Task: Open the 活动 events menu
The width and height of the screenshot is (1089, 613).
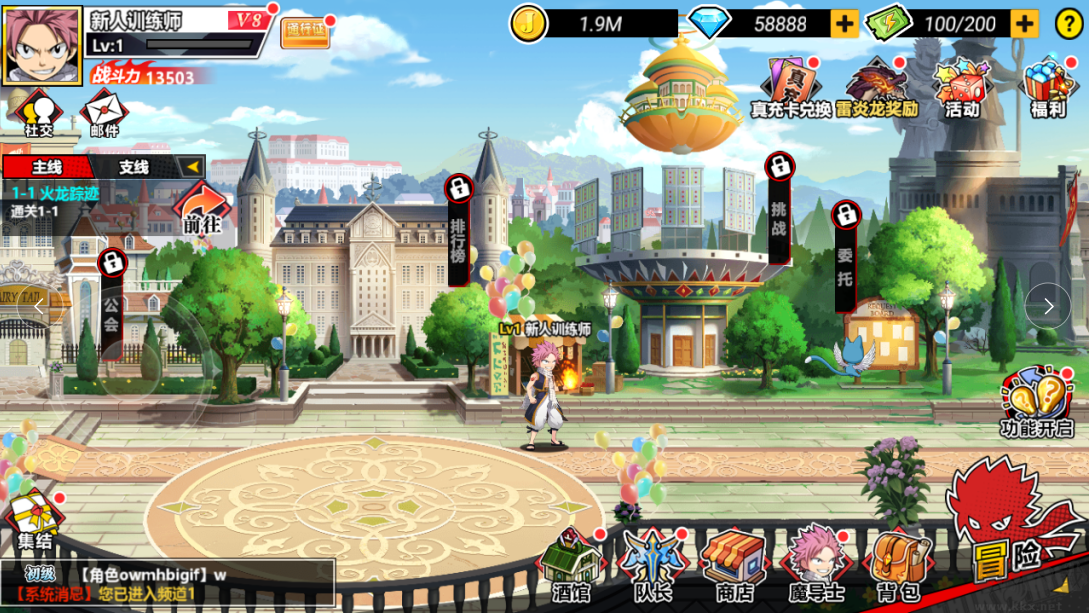Action: pyautogui.click(x=961, y=88)
